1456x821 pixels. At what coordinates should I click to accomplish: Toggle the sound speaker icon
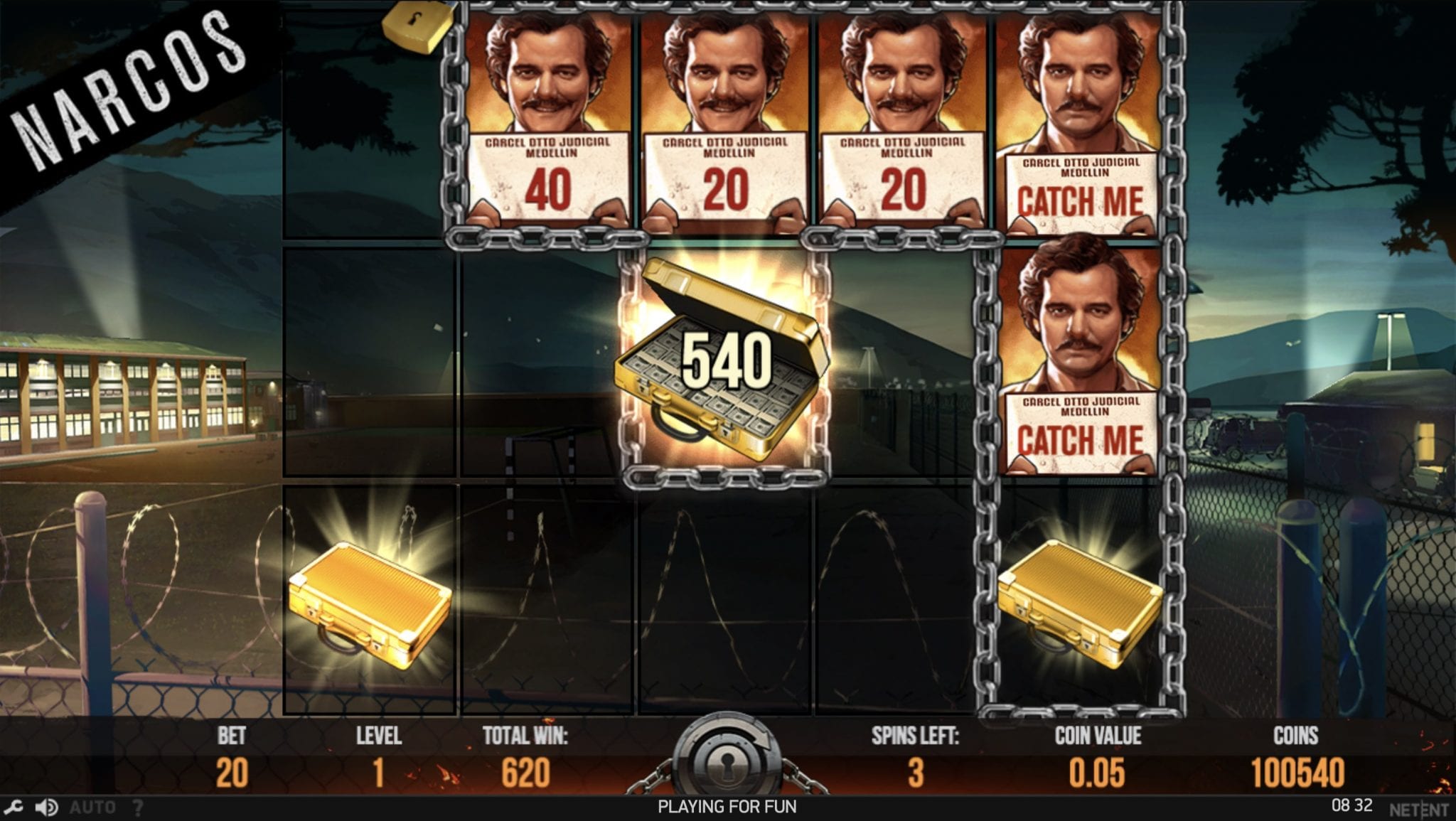(47, 807)
